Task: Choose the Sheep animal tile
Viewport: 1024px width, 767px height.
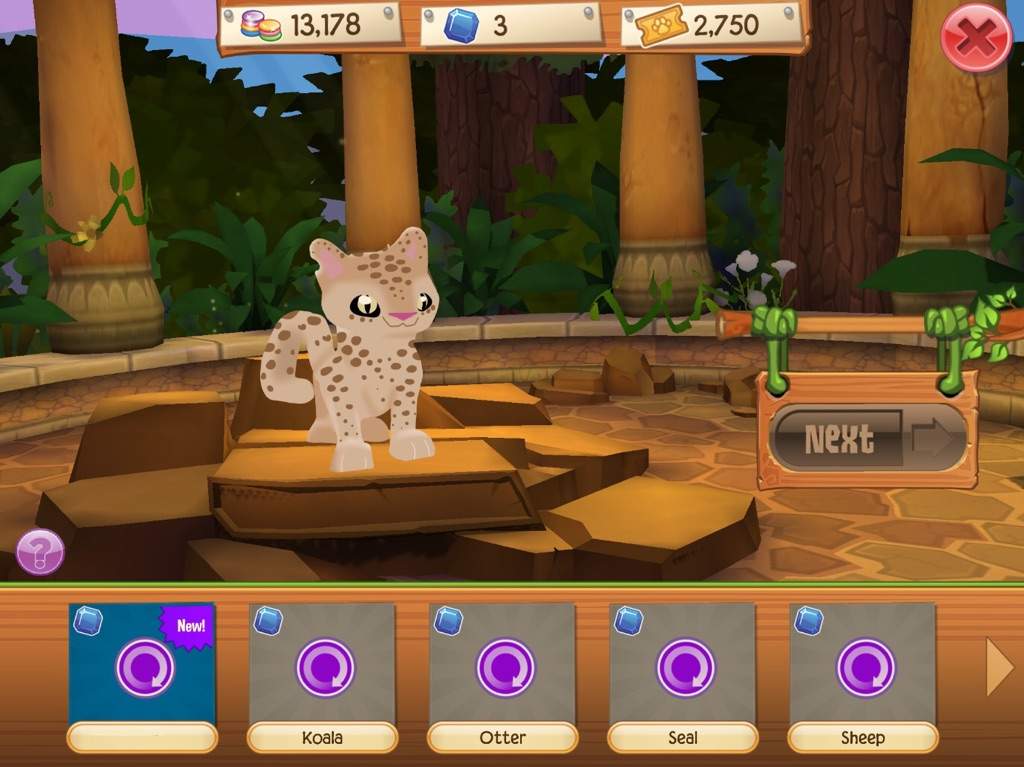Action: pyautogui.click(x=862, y=666)
